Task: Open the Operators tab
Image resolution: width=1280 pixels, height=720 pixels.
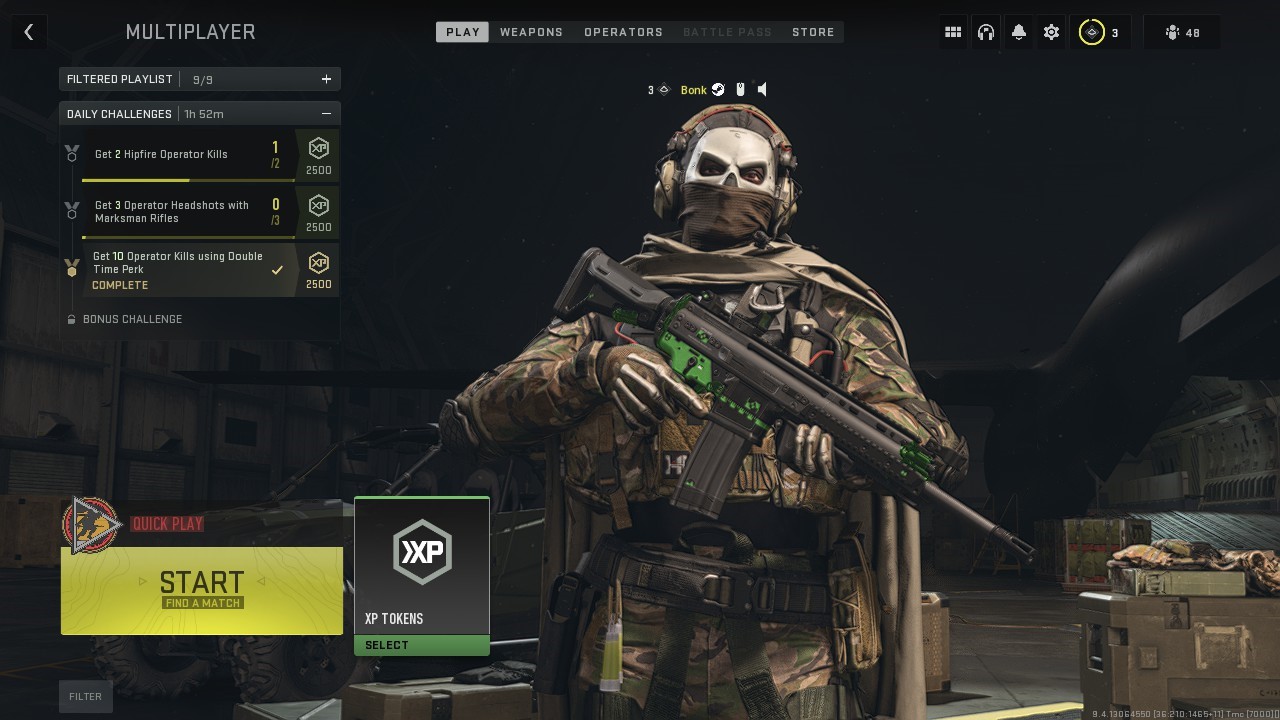Action: click(623, 31)
